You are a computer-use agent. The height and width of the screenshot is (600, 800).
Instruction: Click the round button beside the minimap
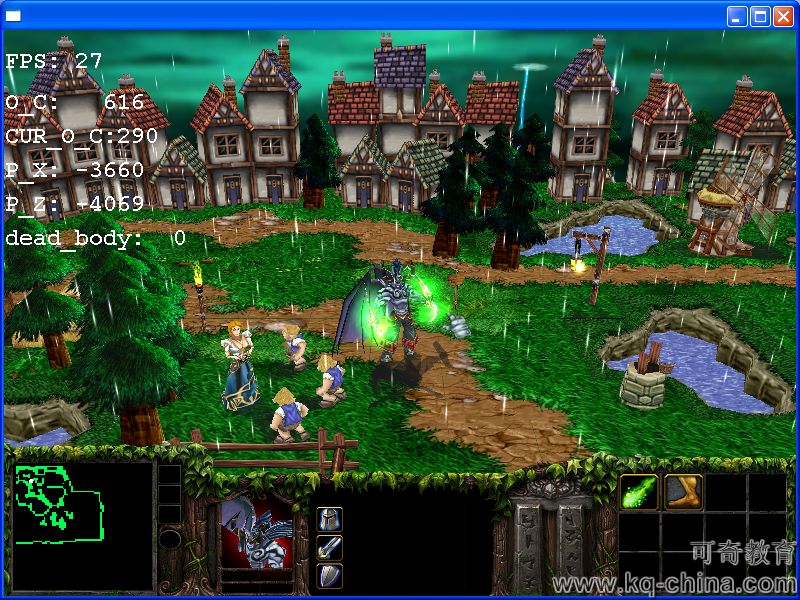point(170,540)
